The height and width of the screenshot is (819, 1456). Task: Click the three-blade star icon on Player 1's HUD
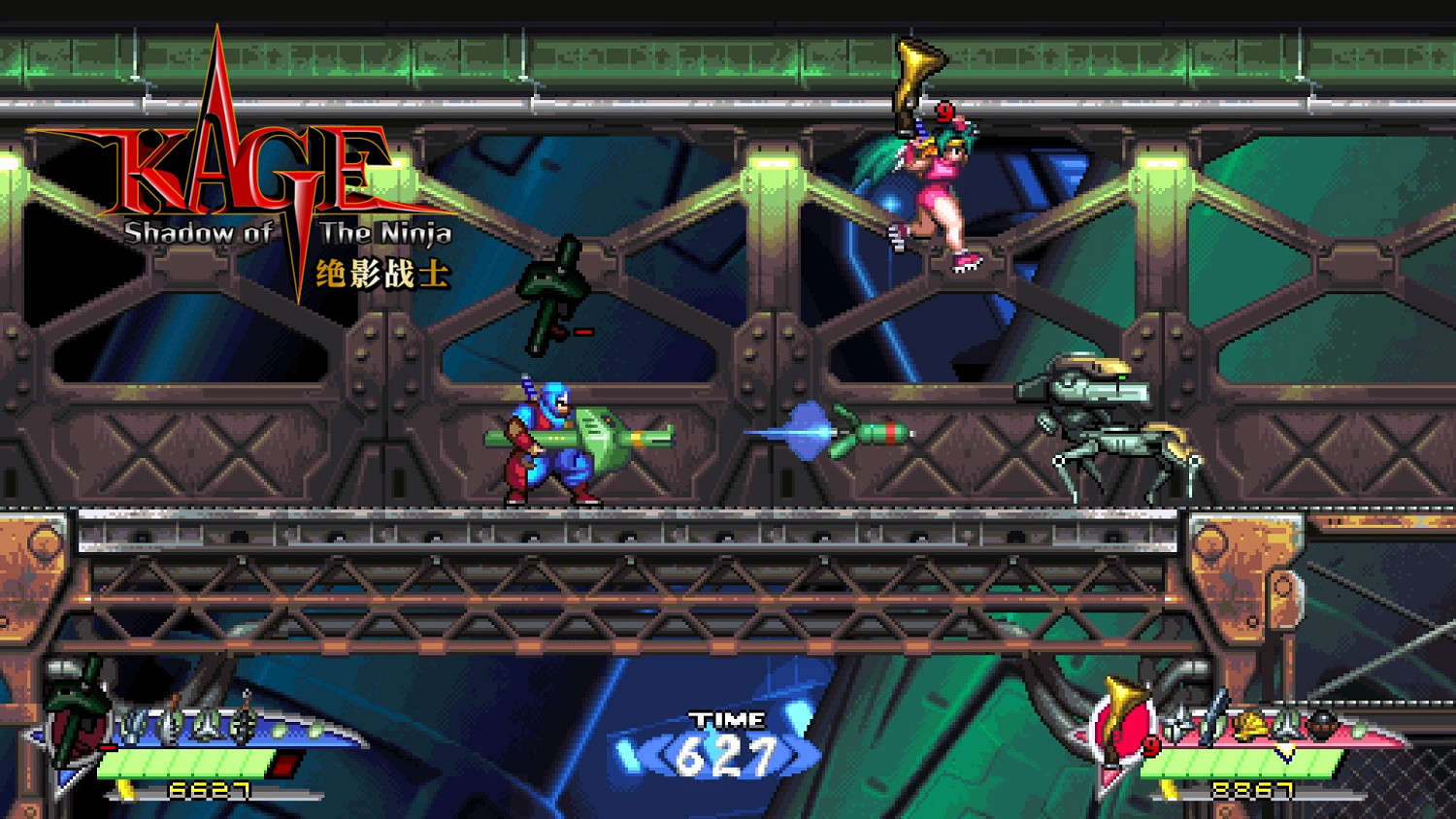point(209,726)
